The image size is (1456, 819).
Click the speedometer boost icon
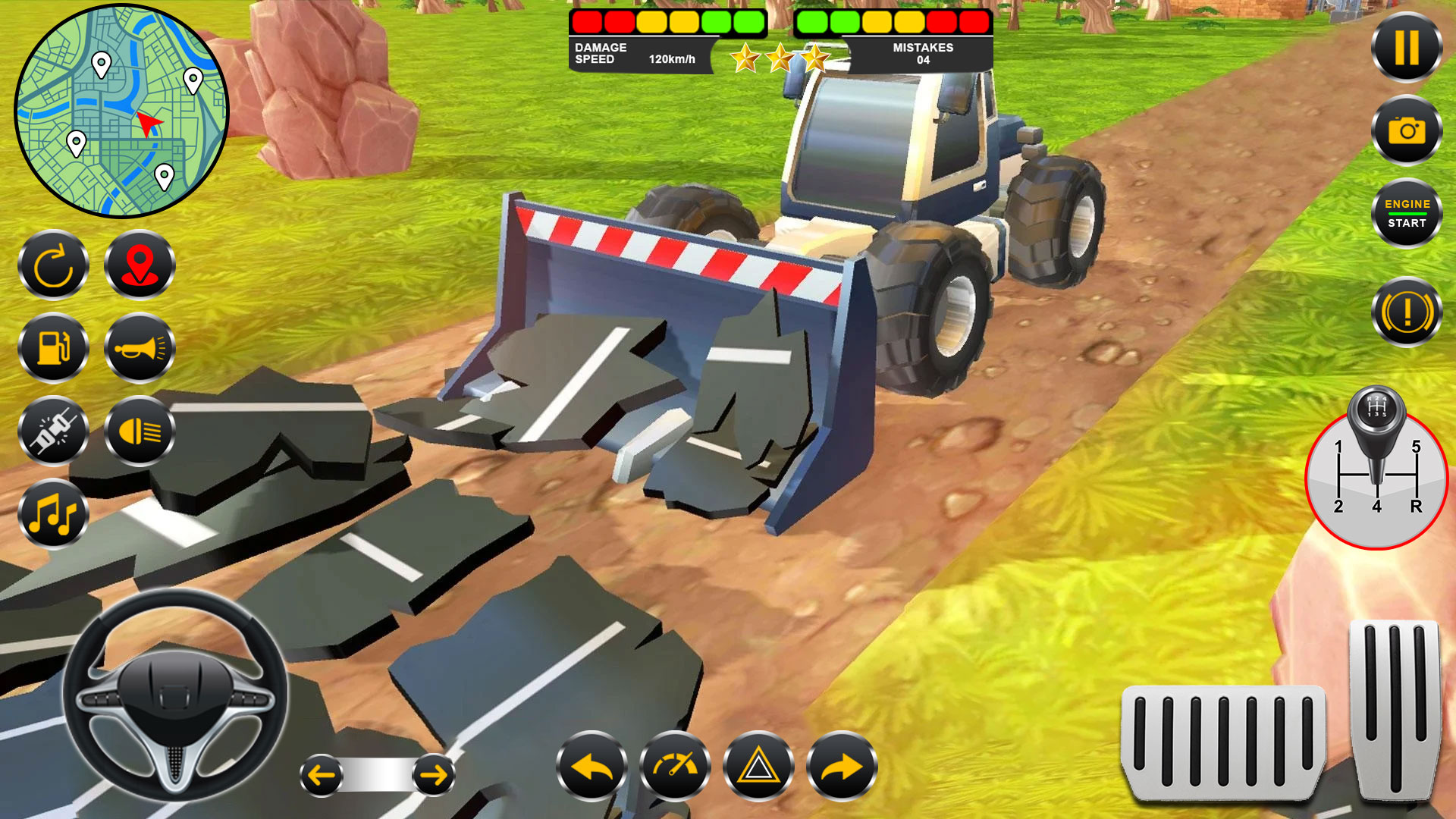click(675, 767)
